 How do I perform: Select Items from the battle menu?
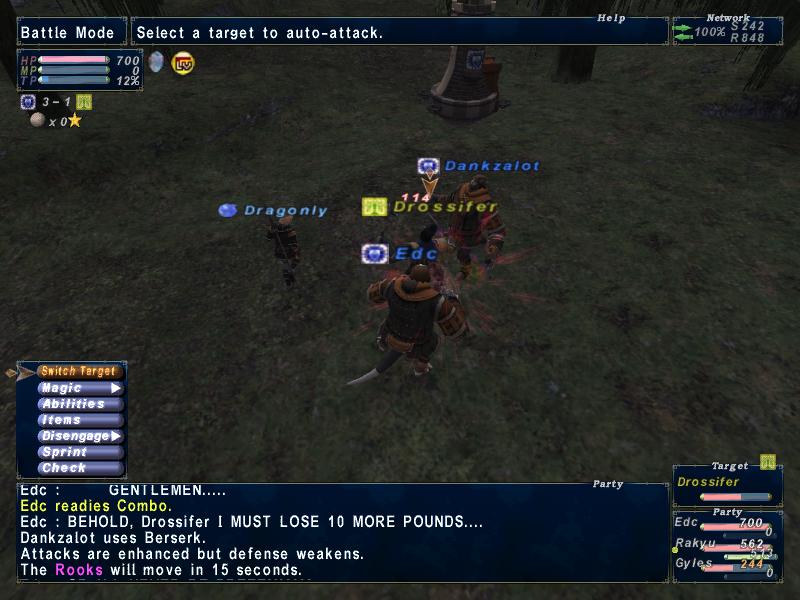click(80, 420)
